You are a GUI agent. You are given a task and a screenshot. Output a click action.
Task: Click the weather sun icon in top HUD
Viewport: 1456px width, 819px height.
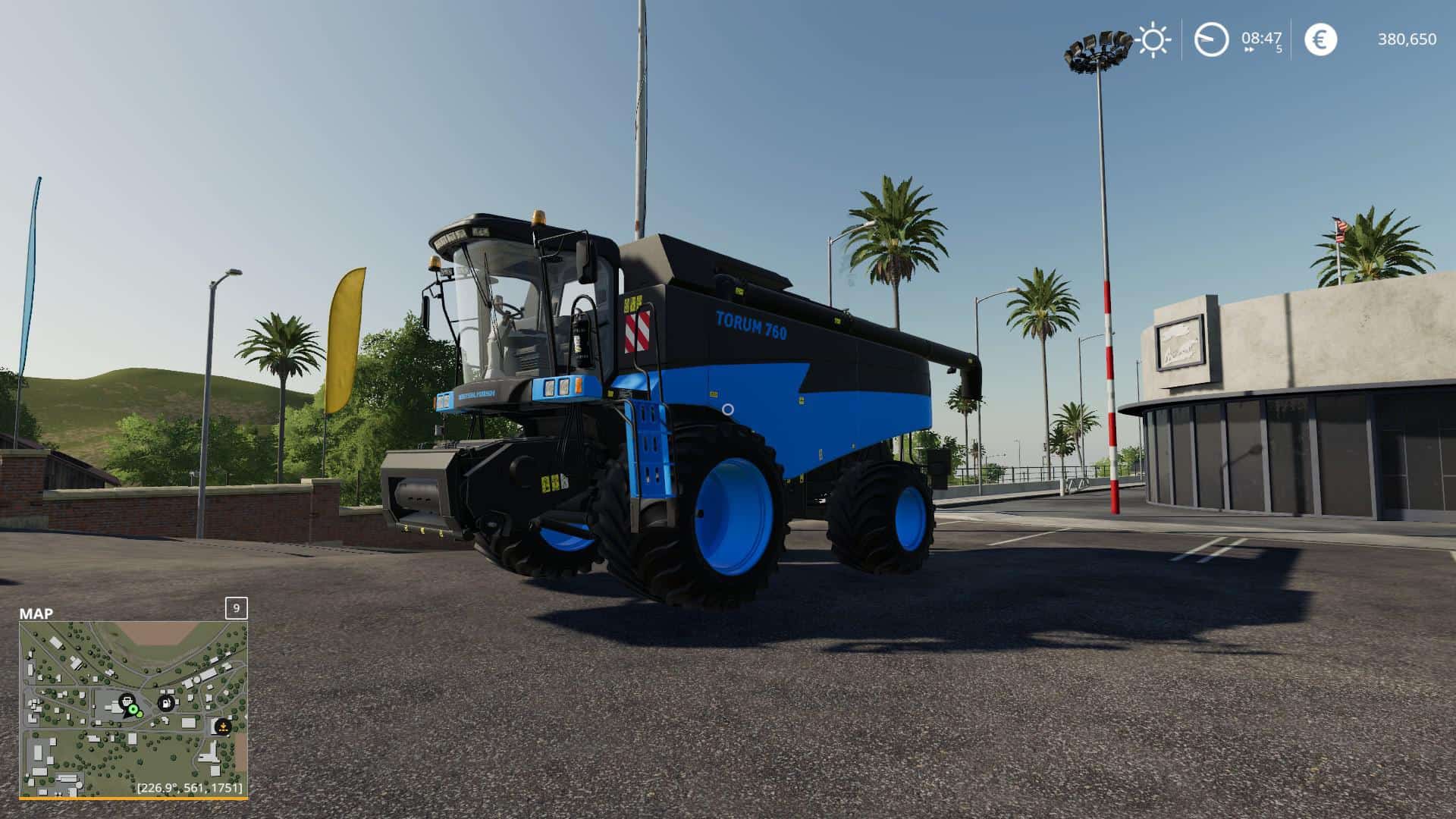1152,39
